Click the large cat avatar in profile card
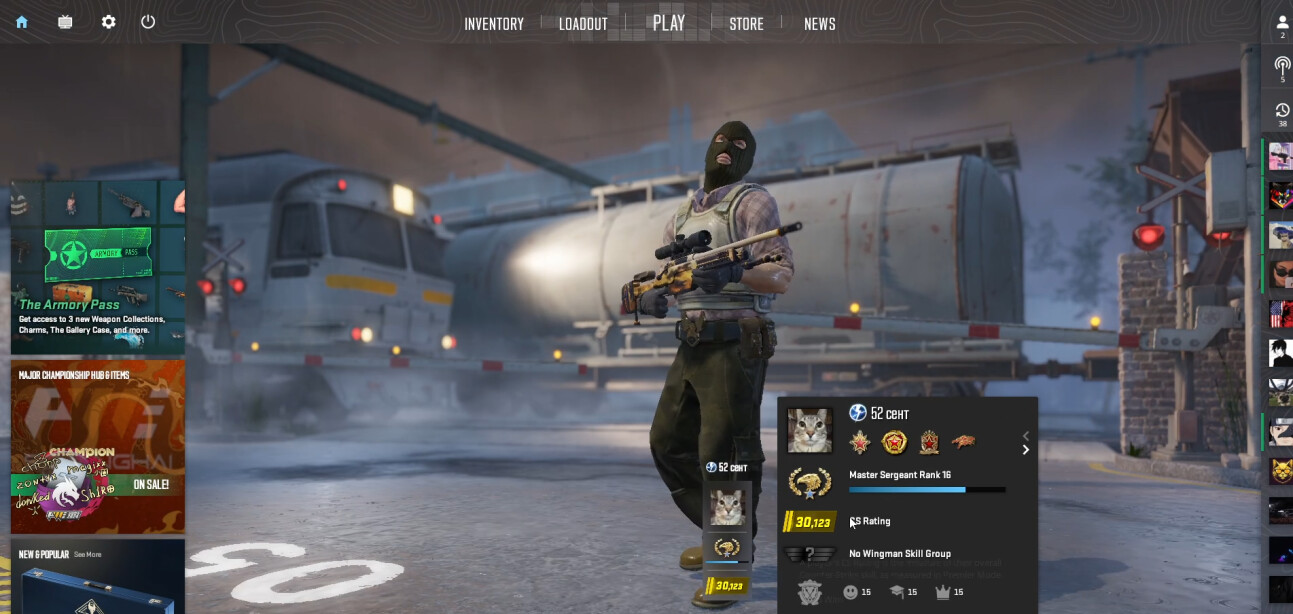This screenshot has height=614, width=1293. pyautogui.click(x=809, y=430)
